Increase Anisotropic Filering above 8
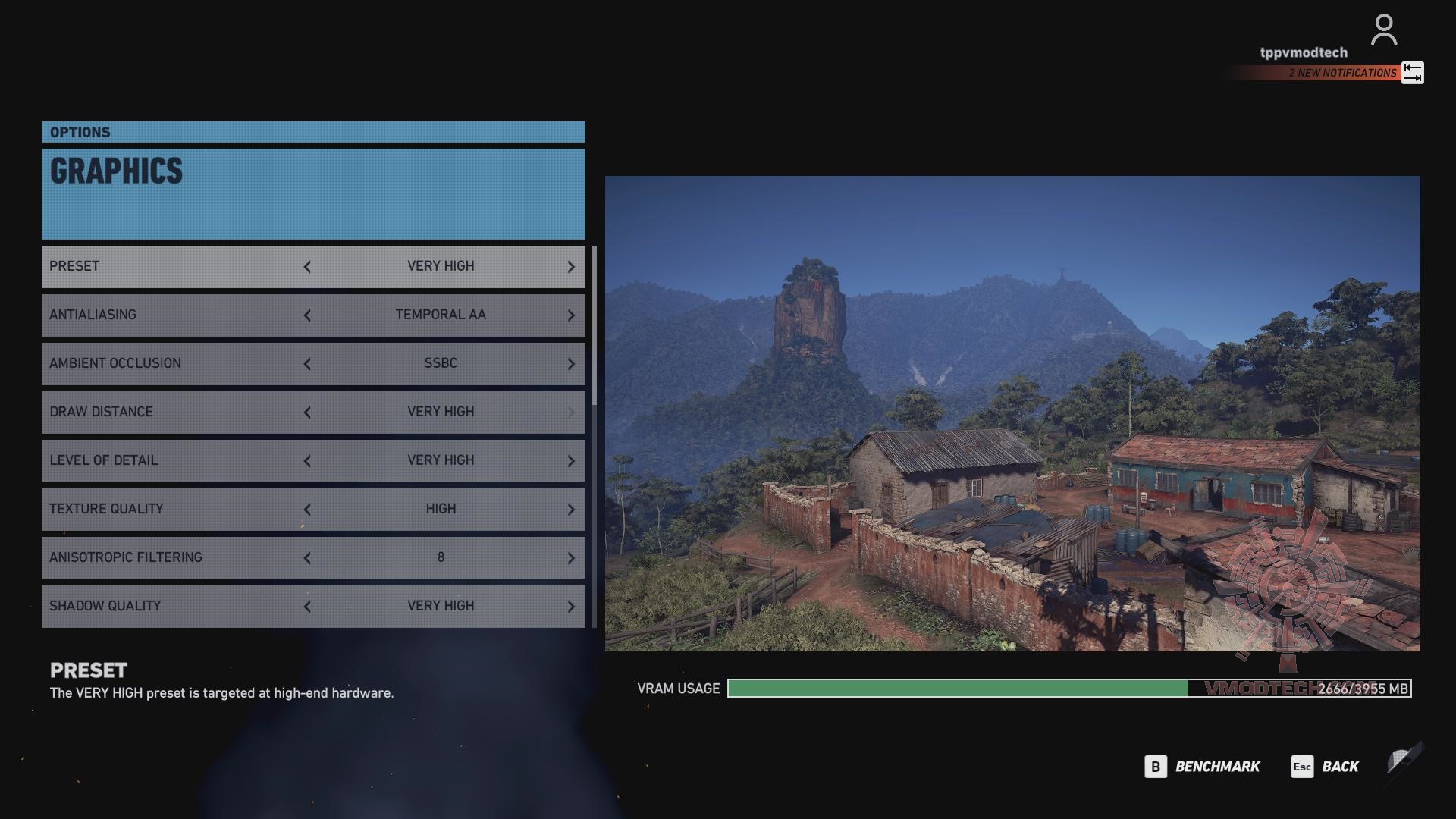The height and width of the screenshot is (819, 1456). point(571,558)
